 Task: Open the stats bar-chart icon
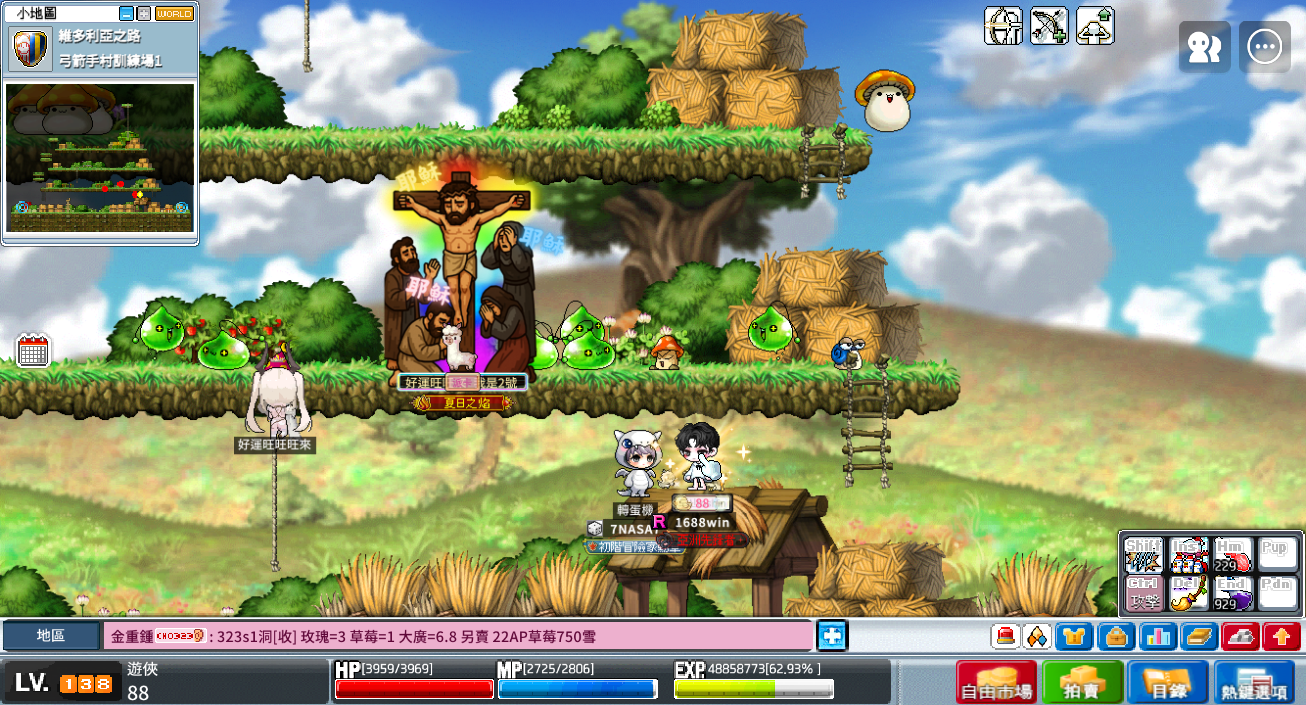[x=1158, y=636]
